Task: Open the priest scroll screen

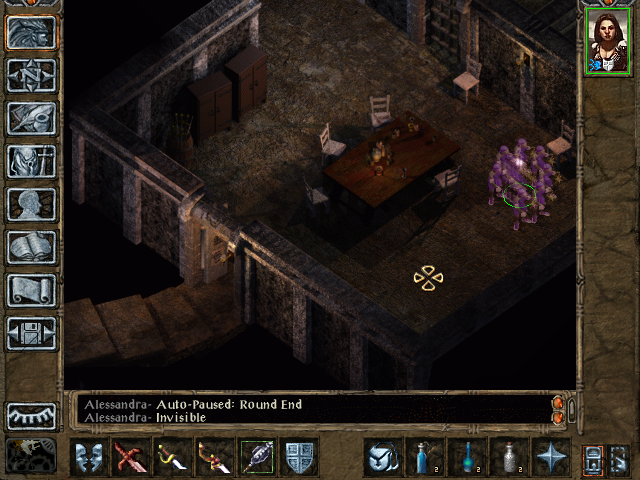Action: tap(32, 290)
